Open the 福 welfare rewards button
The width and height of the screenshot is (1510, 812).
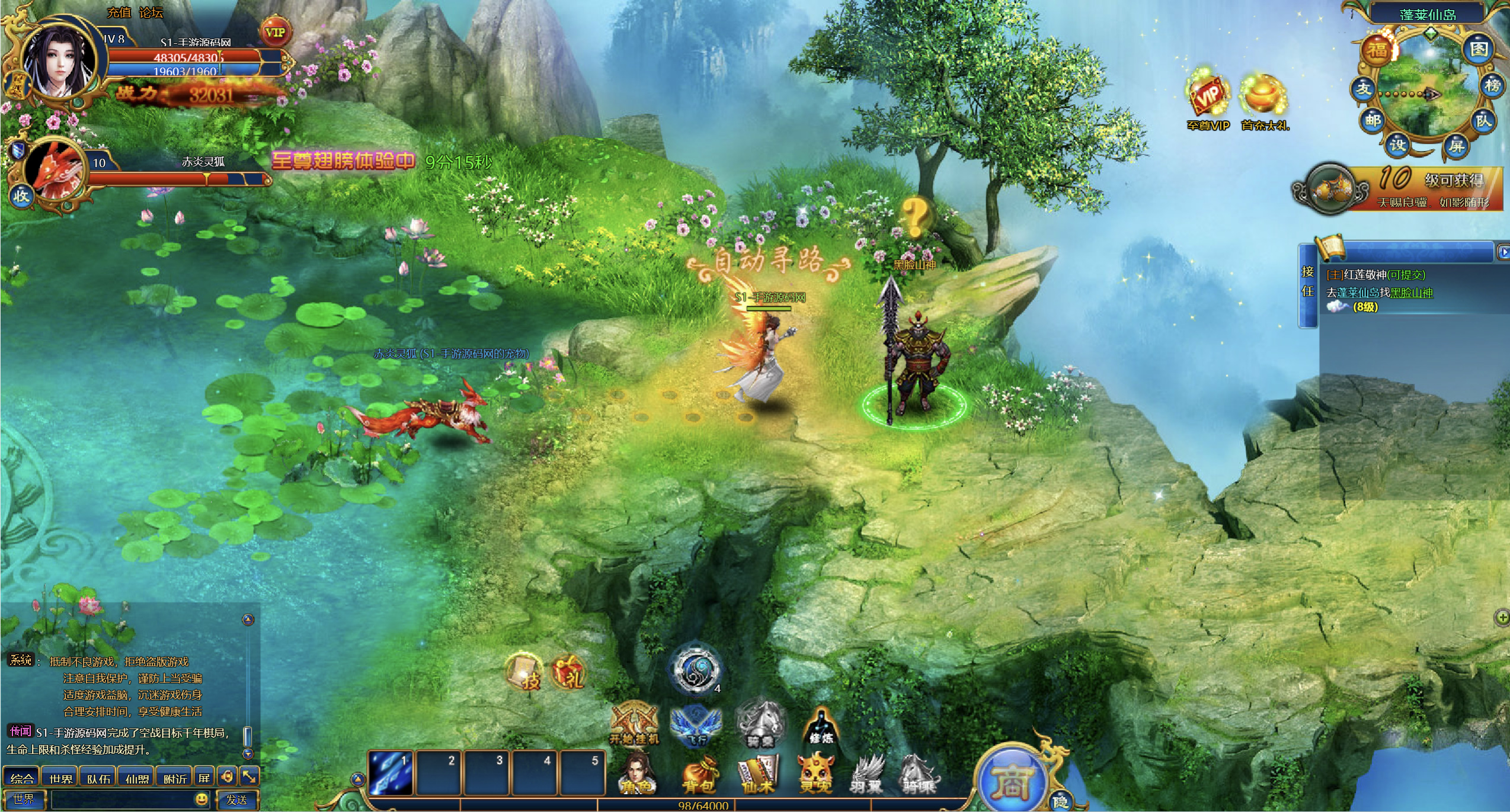[1377, 50]
